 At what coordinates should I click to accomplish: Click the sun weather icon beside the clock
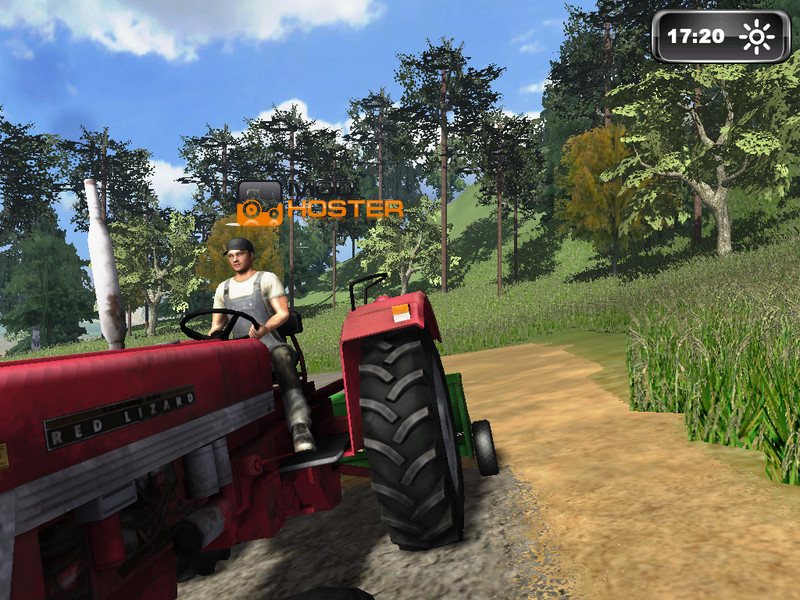(757, 37)
